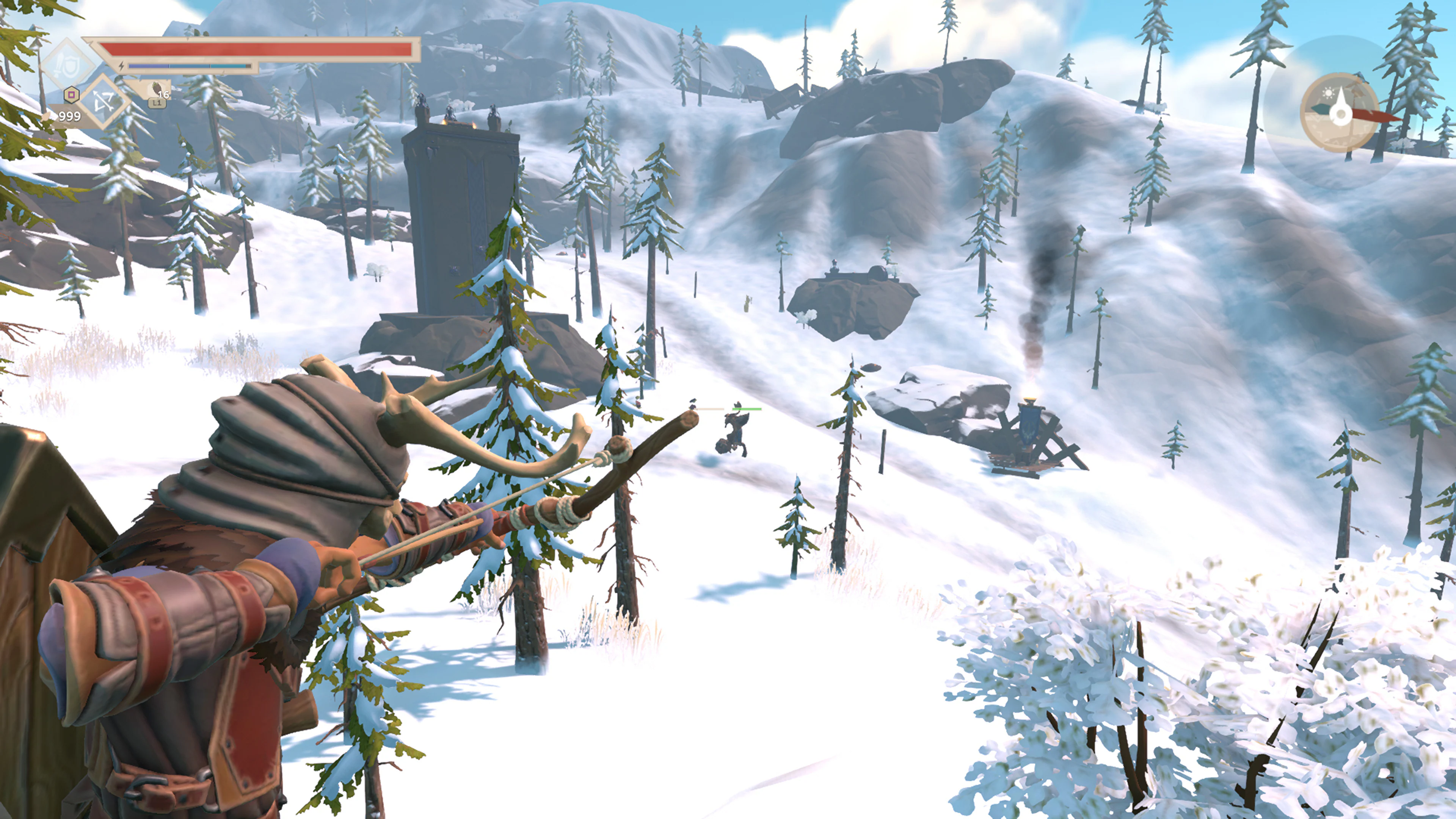The height and width of the screenshot is (819, 1456).
Task: Click the round compass dial
Action: coord(1340,113)
